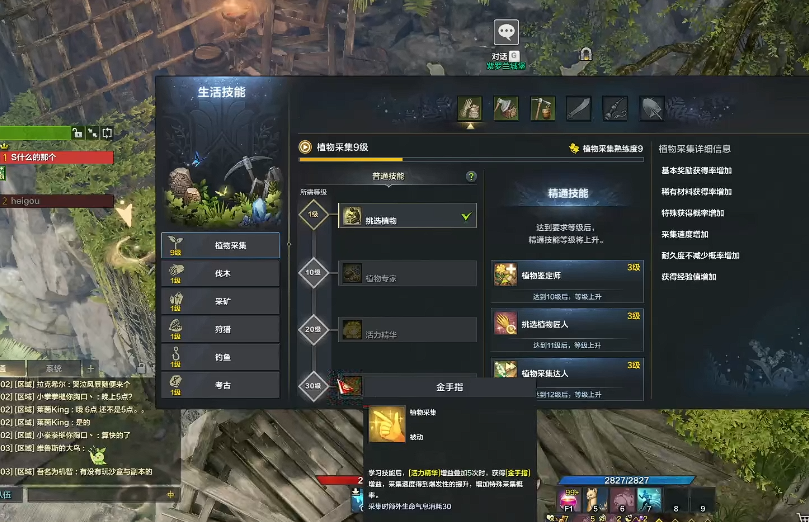
Task: Add a new chat tab with plus
Action: [x=90, y=368]
